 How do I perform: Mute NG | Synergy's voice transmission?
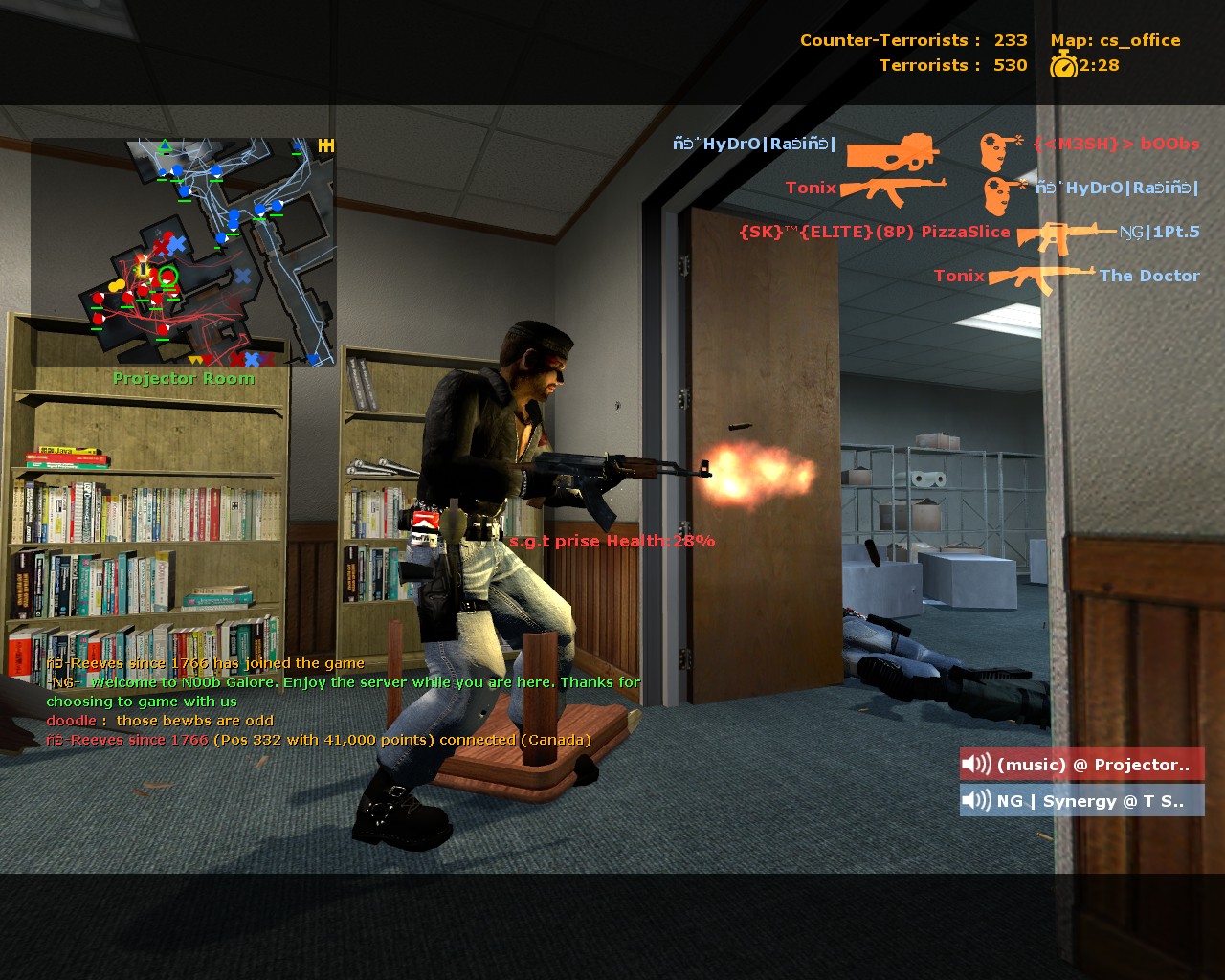(x=1080, y=800)
